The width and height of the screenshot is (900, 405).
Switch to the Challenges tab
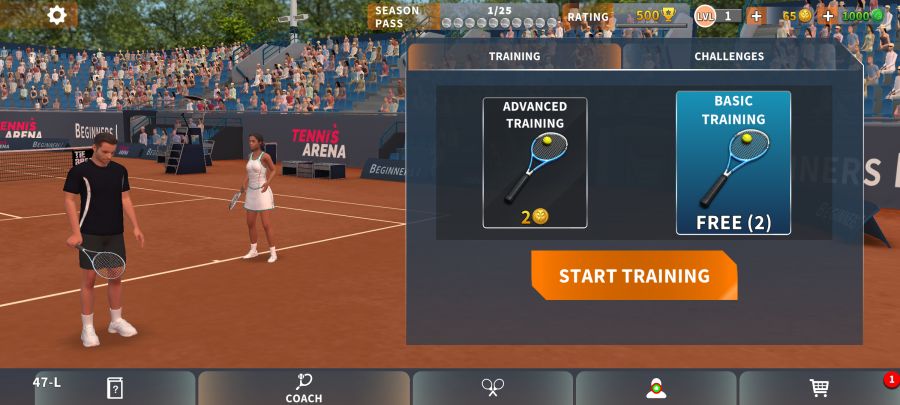729,57
